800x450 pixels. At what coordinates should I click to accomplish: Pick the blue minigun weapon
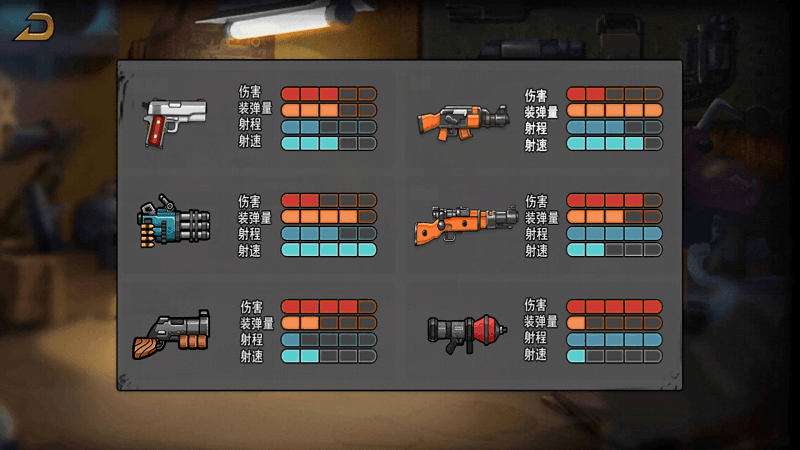click(x=175, y=225)
